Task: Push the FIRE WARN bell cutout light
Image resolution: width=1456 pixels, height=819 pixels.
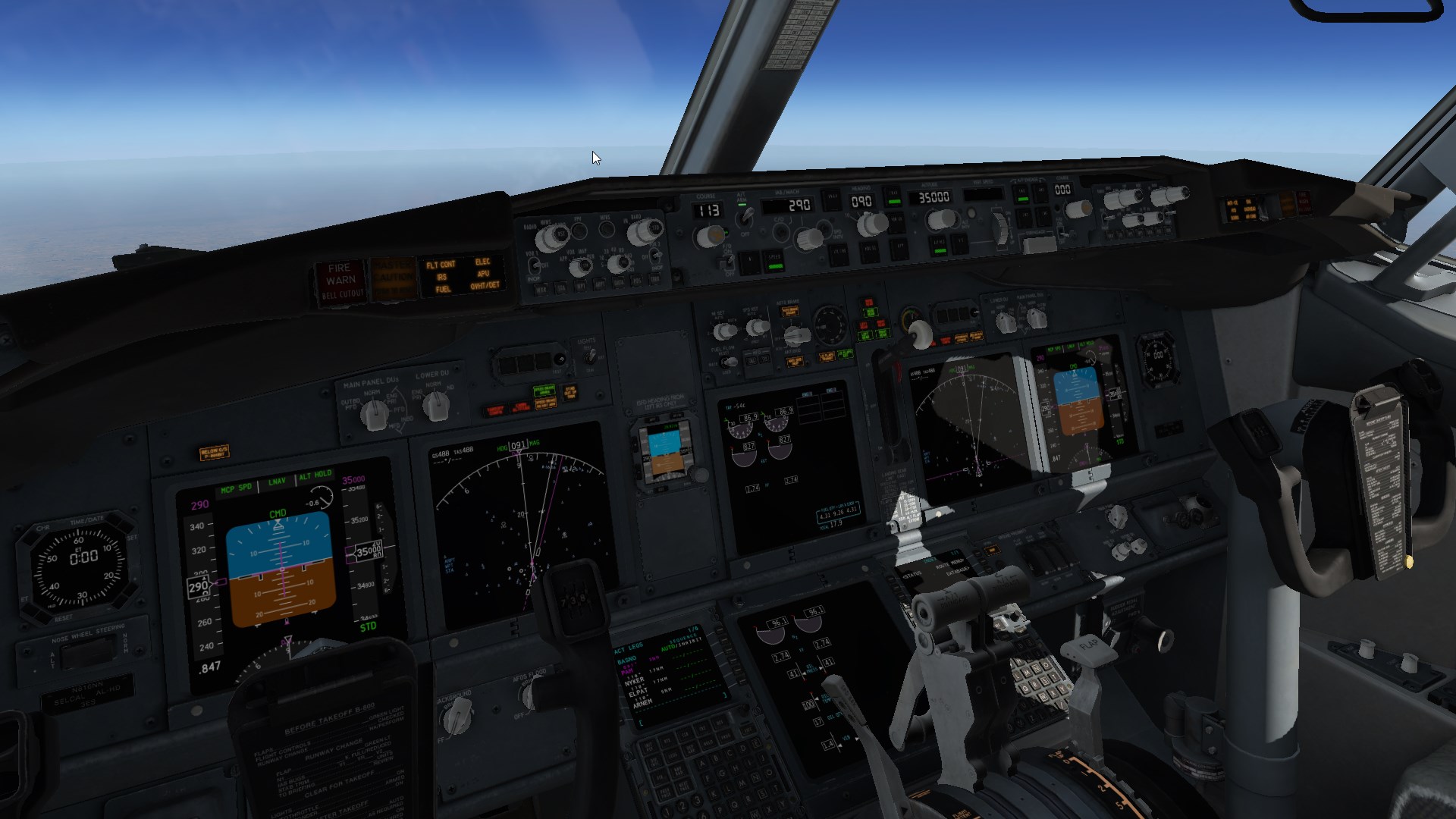Action: pos(340,281)
